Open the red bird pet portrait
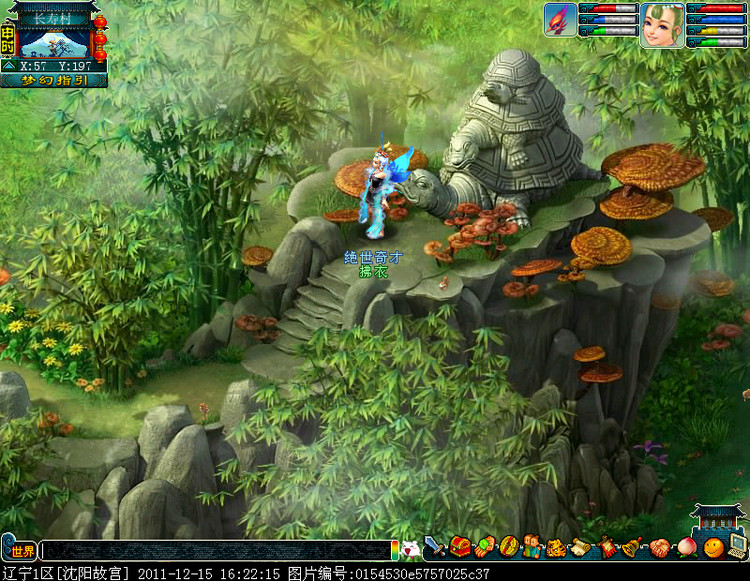The image size is (750, 581). 561,20
